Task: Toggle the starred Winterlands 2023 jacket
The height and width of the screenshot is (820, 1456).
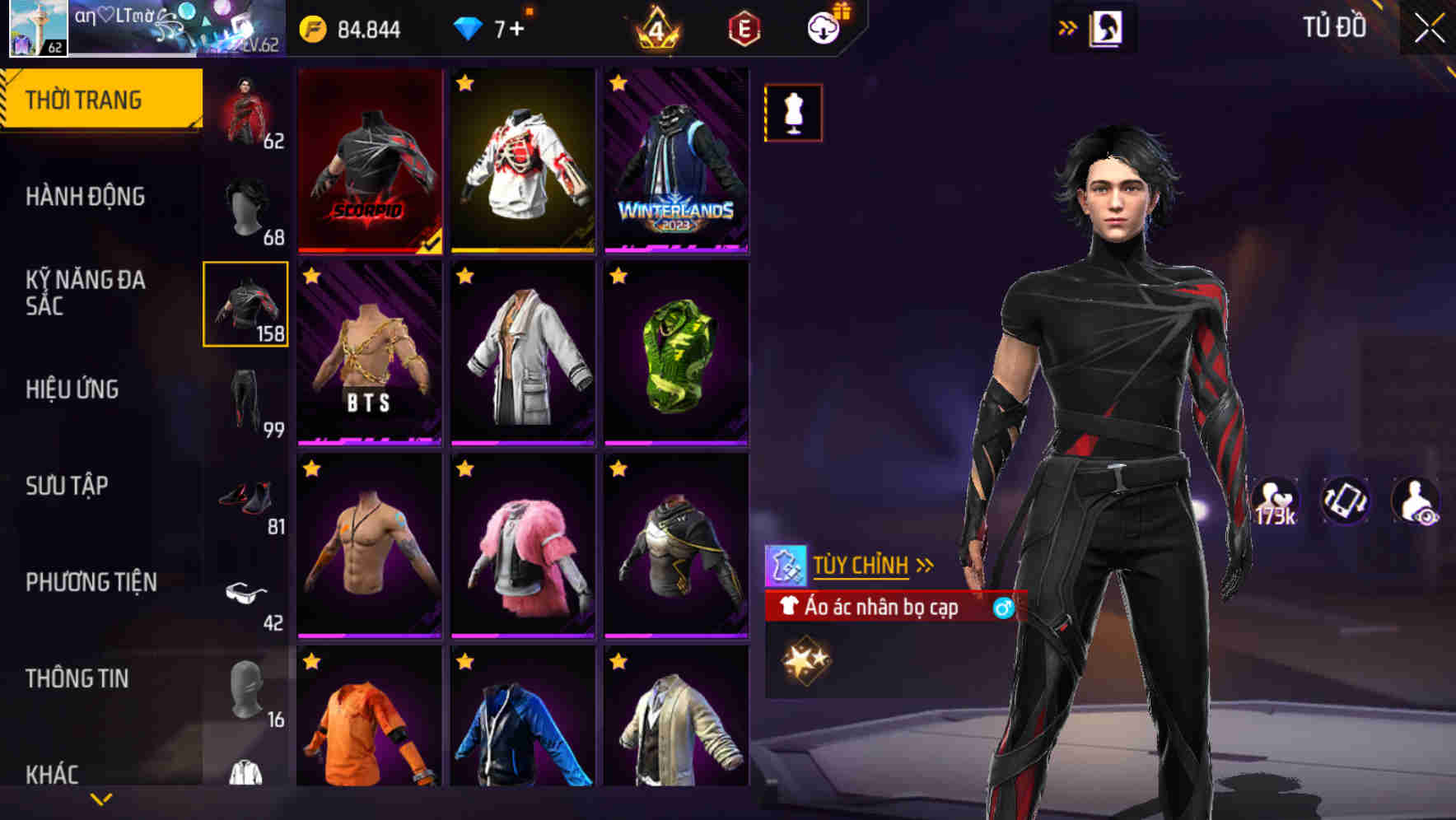Action: [677, 161]
